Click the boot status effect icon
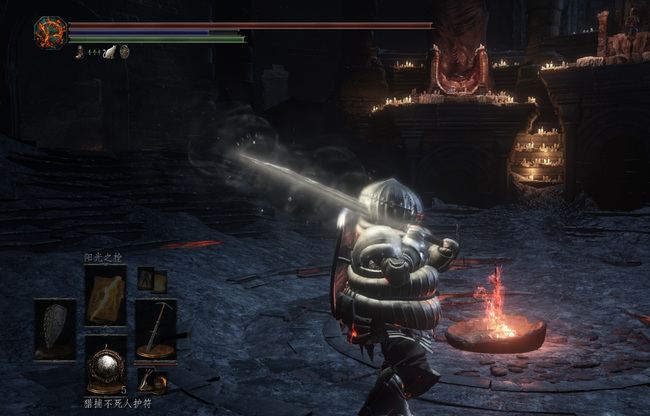 click(79, 52)
